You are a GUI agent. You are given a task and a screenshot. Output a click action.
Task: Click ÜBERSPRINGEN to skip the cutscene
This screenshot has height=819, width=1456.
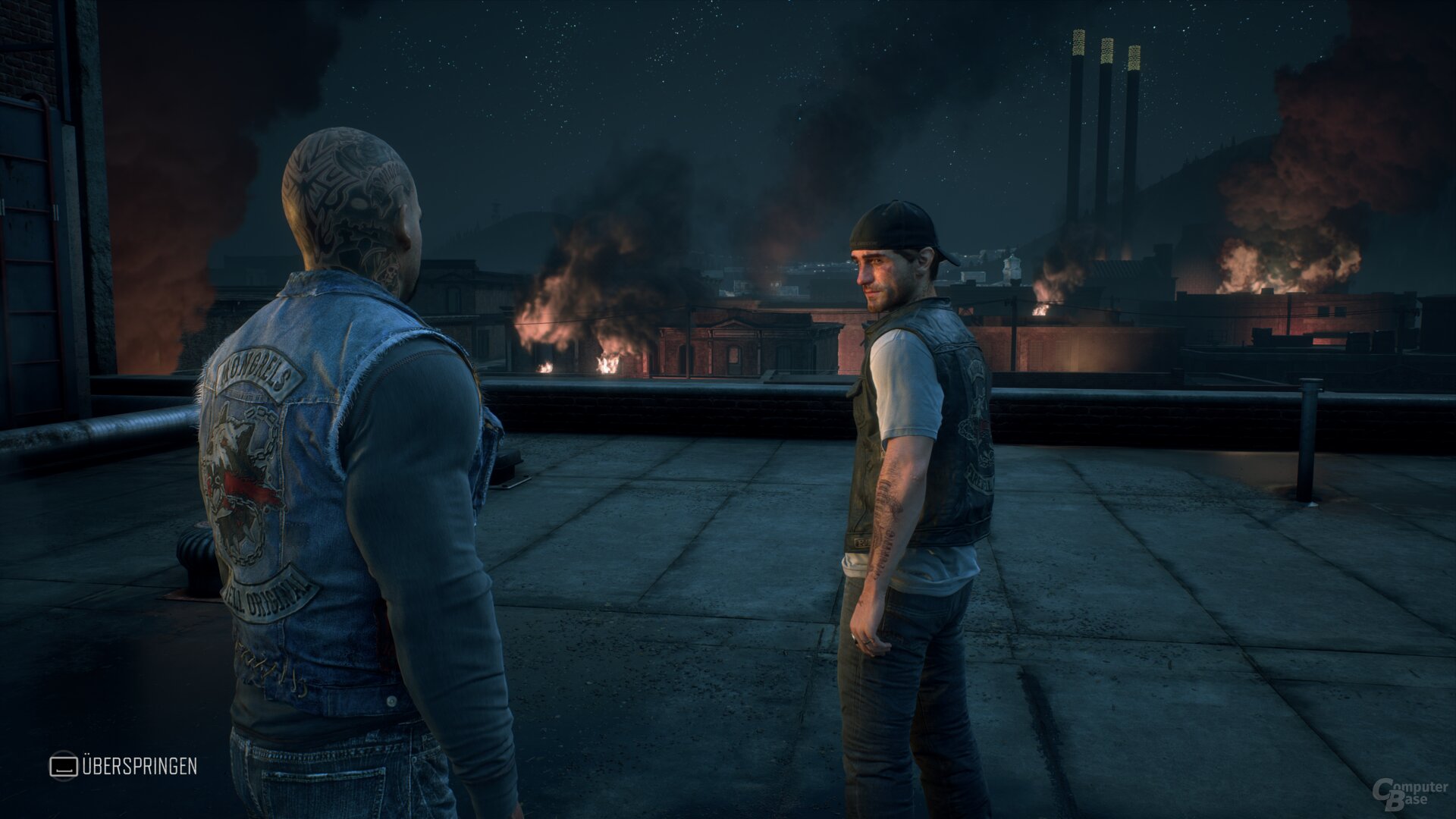140,767
